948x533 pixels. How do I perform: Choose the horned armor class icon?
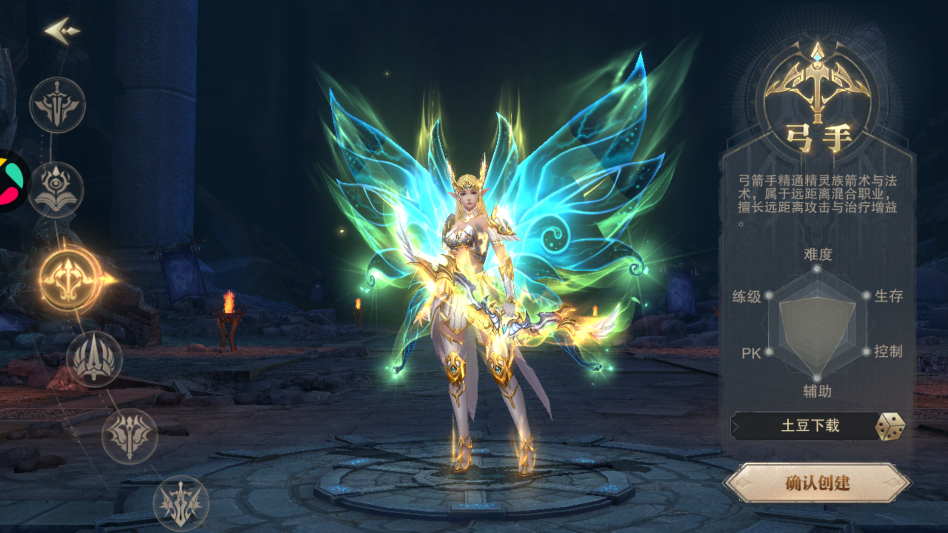pos(129,436)
